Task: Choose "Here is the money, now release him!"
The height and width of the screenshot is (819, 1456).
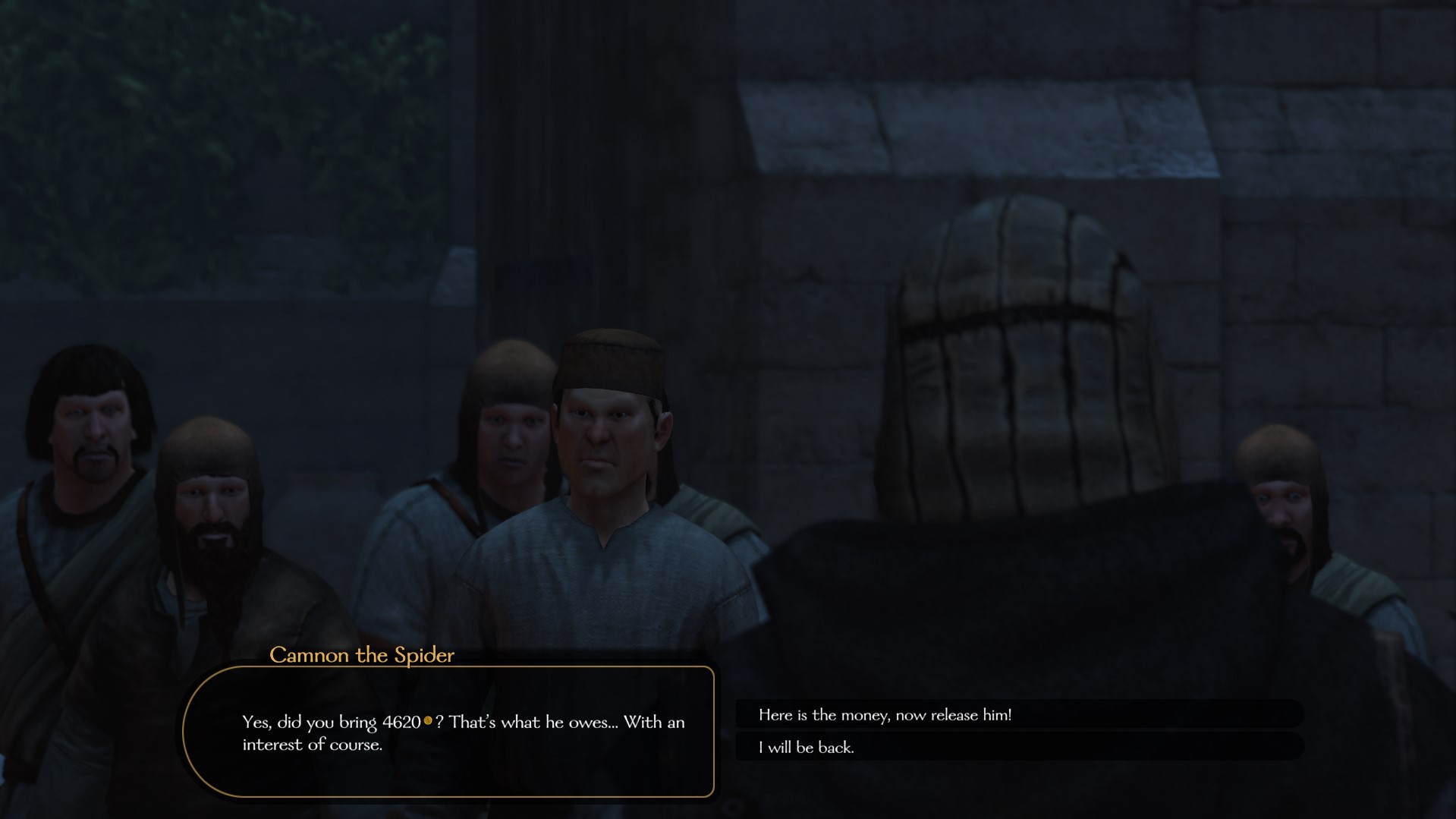Action: coord(885,715)
